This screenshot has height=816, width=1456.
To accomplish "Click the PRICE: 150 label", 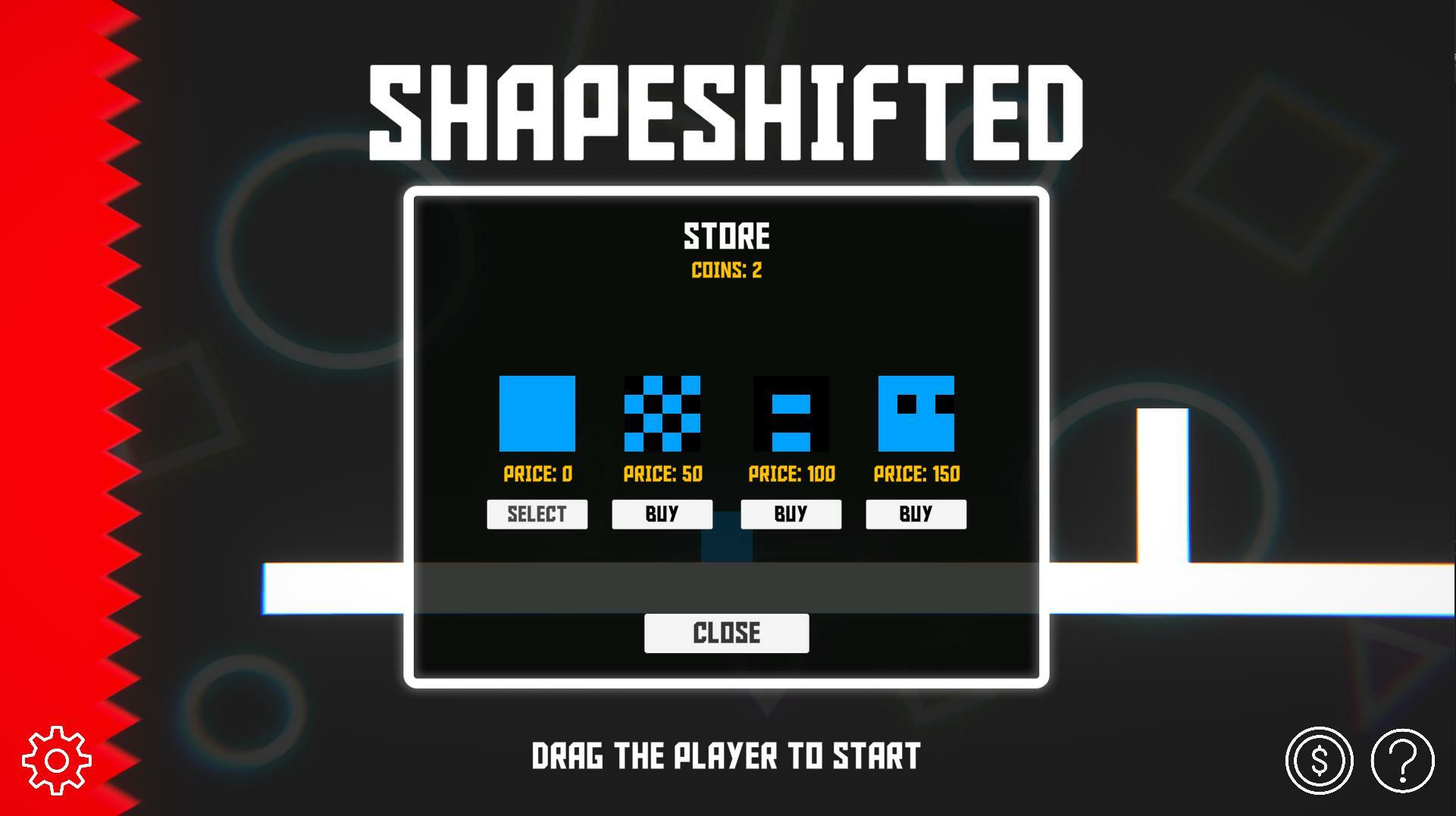I will click(x=916, y=474).
